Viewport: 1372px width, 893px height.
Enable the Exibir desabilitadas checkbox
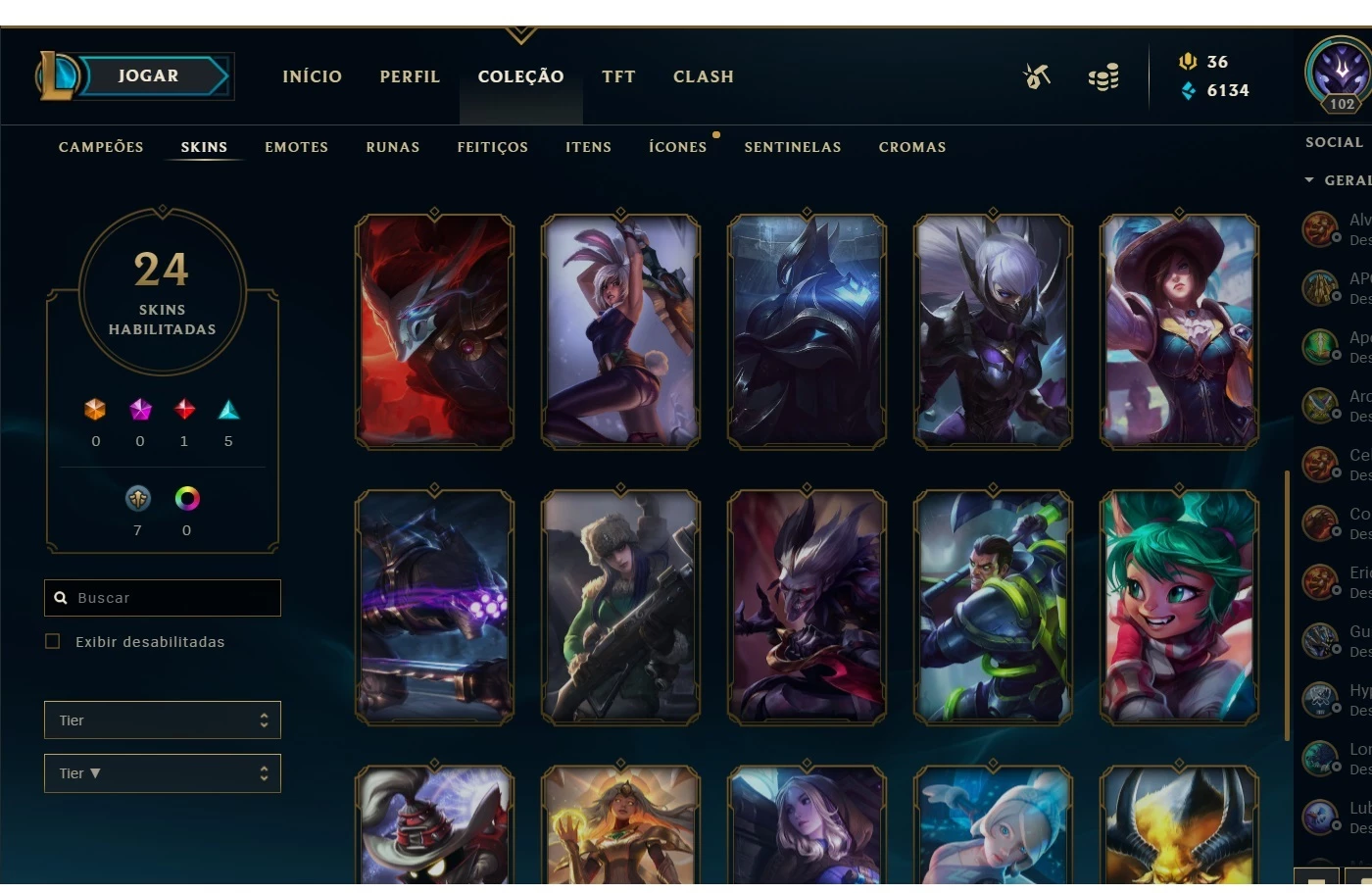[x=52, y=641]
